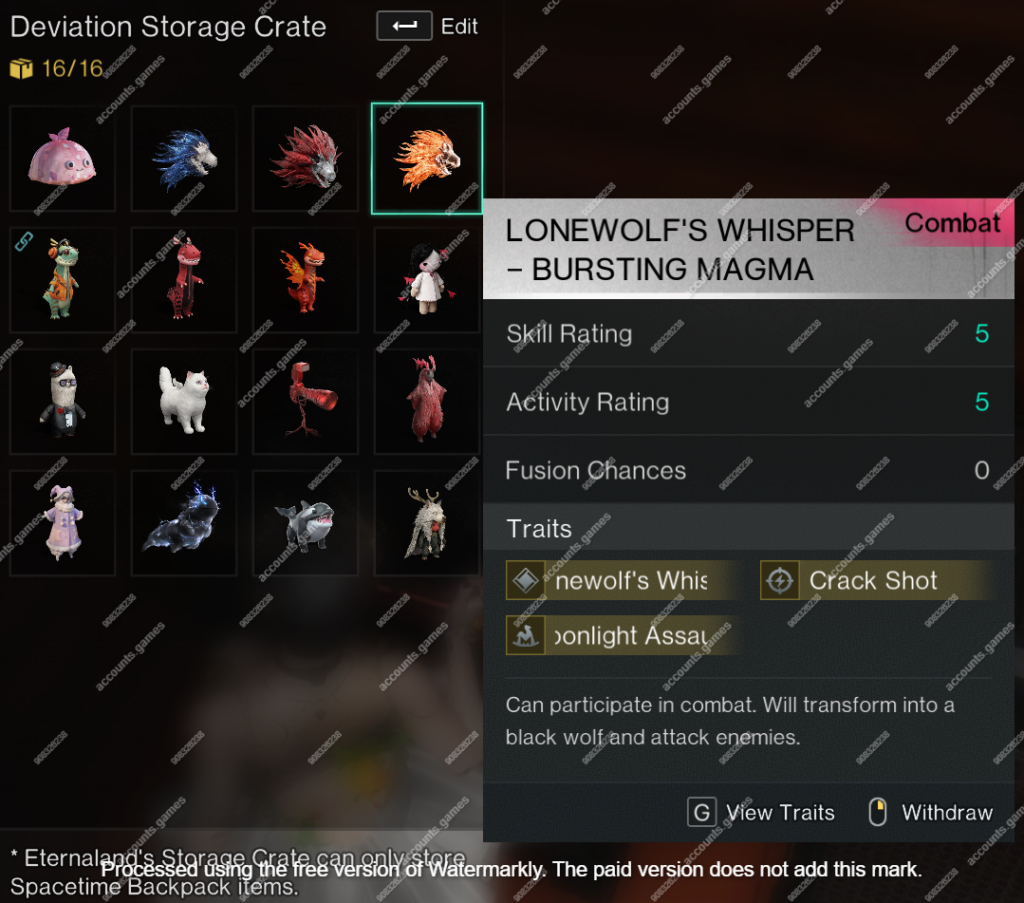This screenshot has width=1024, height=903.
Task: Pick the antlered white furry deviation
Action: click(427, 523)
